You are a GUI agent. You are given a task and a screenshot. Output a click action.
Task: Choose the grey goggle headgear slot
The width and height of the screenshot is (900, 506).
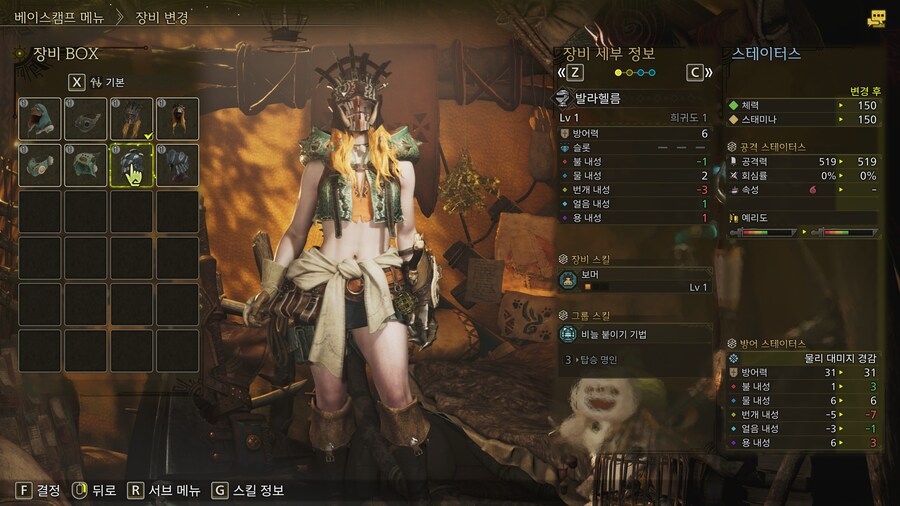tap(86, 119)
